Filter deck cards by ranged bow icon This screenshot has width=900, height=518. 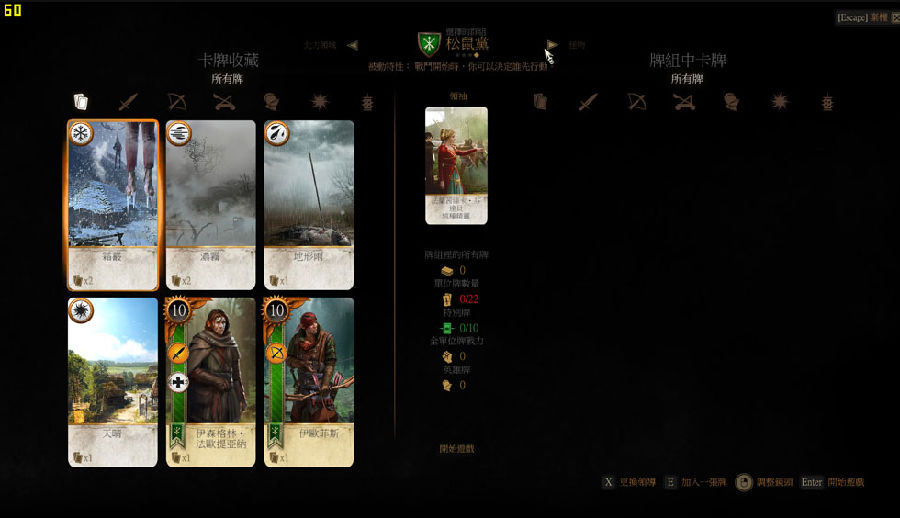[x=636, y=101]
